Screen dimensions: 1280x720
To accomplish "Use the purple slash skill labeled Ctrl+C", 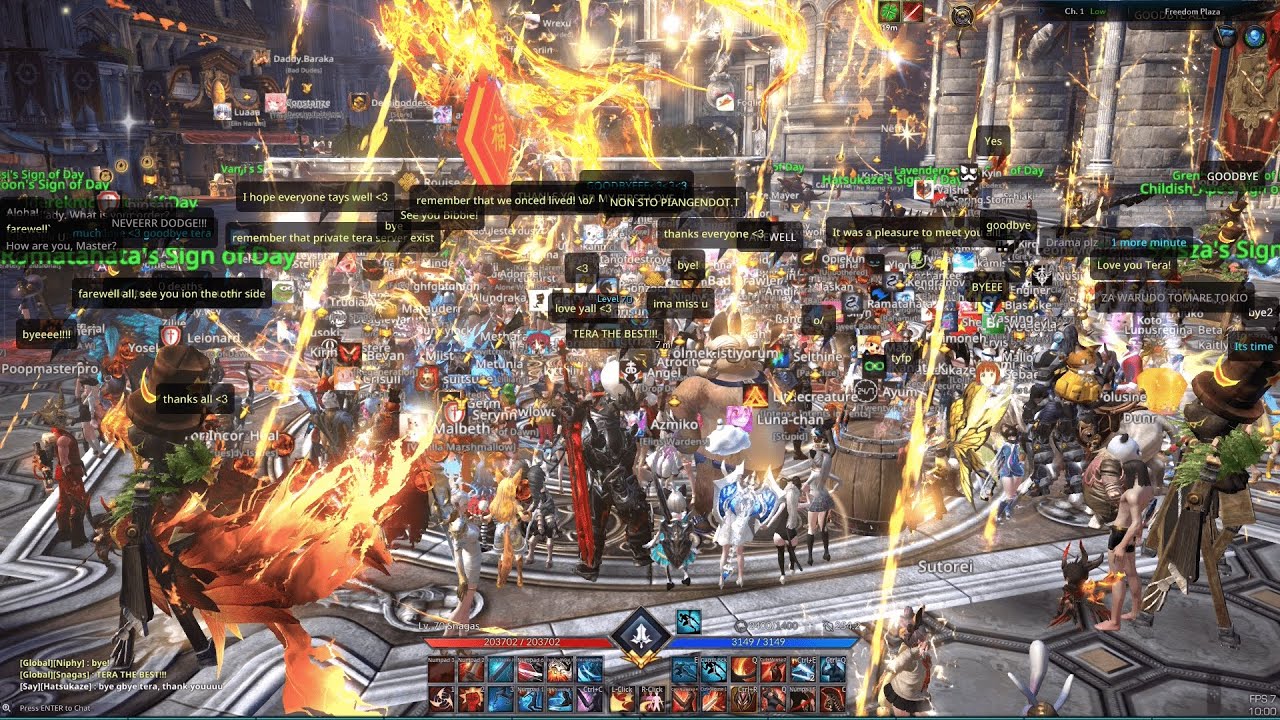I will (x=590, y=699).
